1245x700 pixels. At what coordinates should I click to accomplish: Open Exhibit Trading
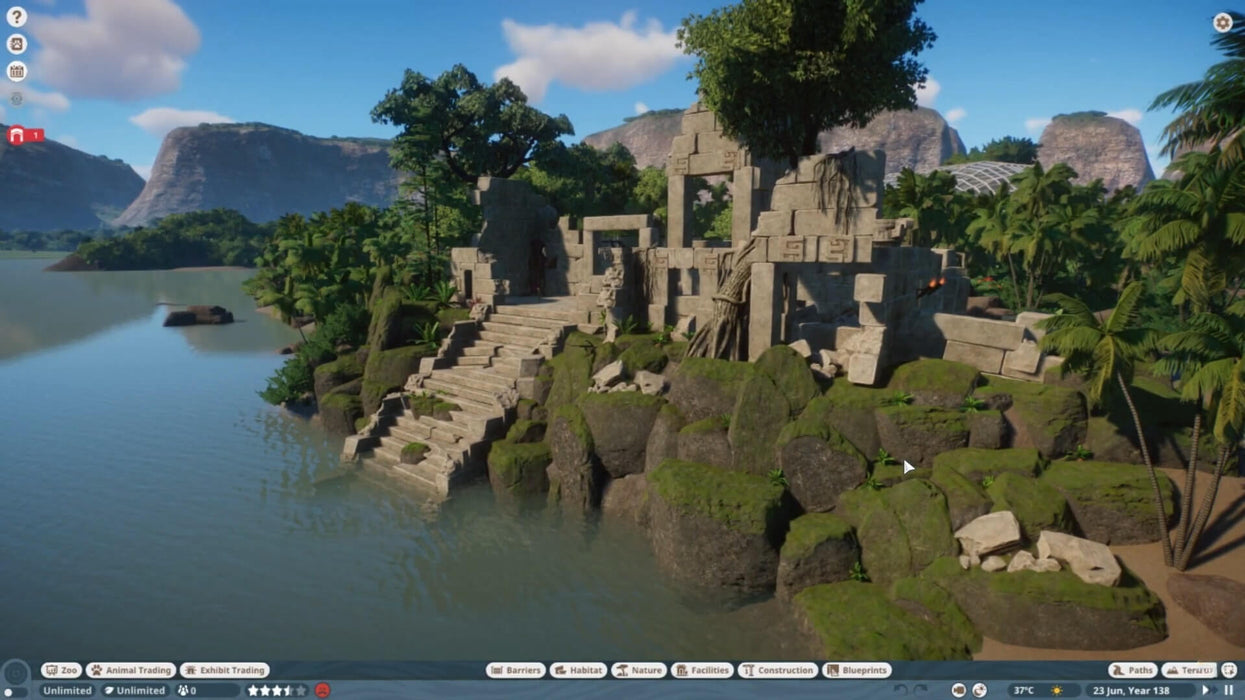click(x=224, y=670)
